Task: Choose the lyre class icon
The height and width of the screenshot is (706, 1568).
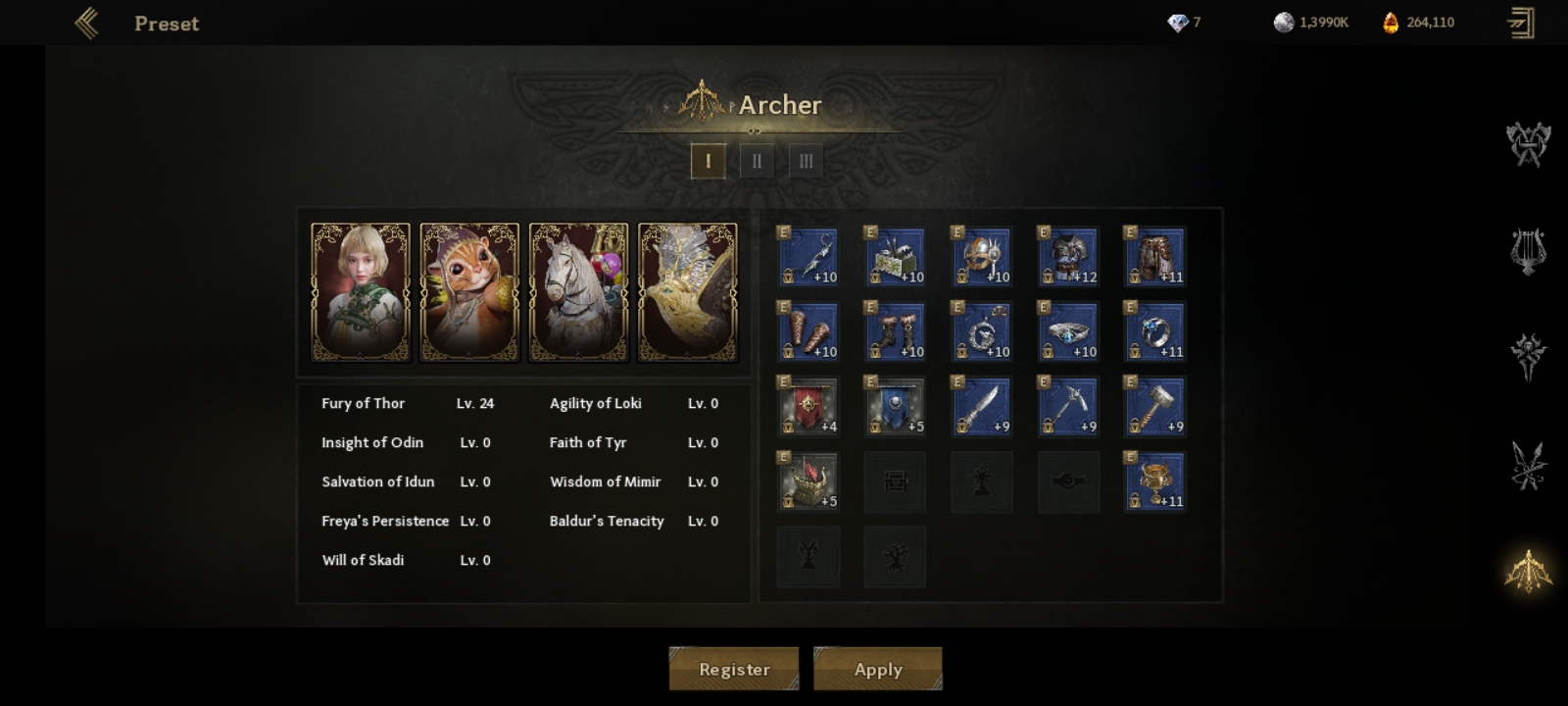Action: (1528, 251)
